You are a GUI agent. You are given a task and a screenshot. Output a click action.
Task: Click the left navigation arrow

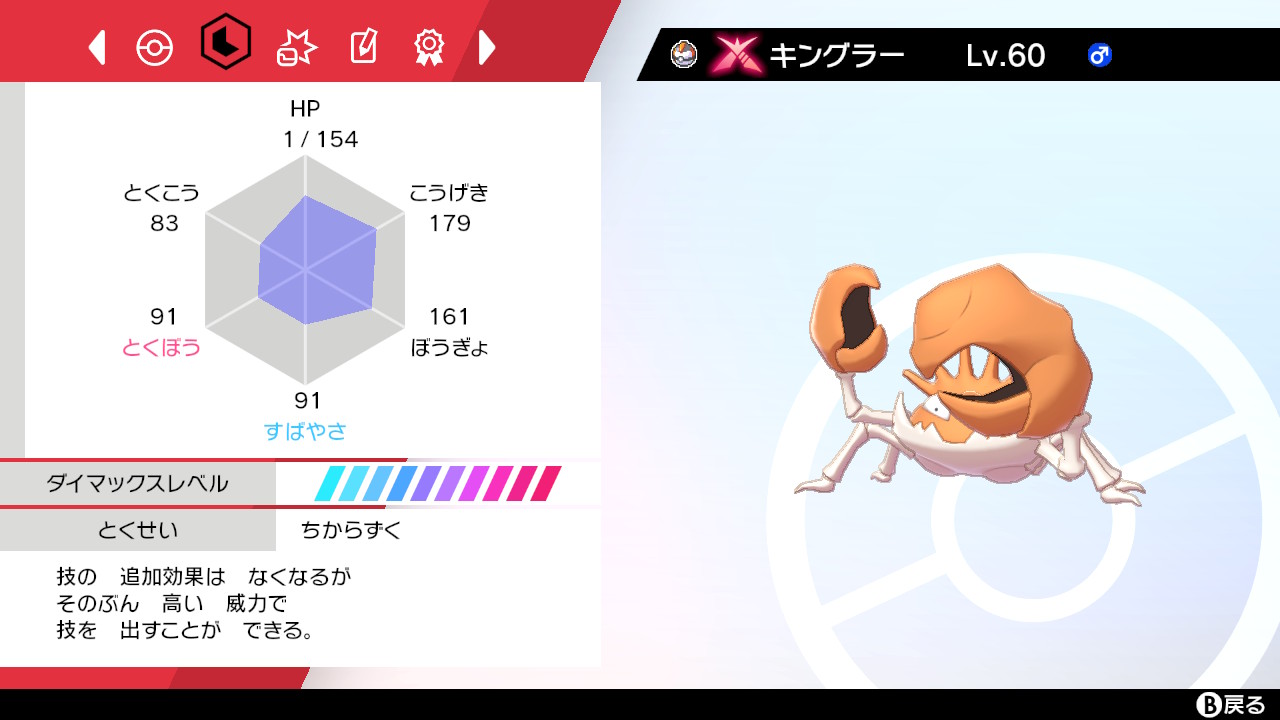tap(95, 46)
